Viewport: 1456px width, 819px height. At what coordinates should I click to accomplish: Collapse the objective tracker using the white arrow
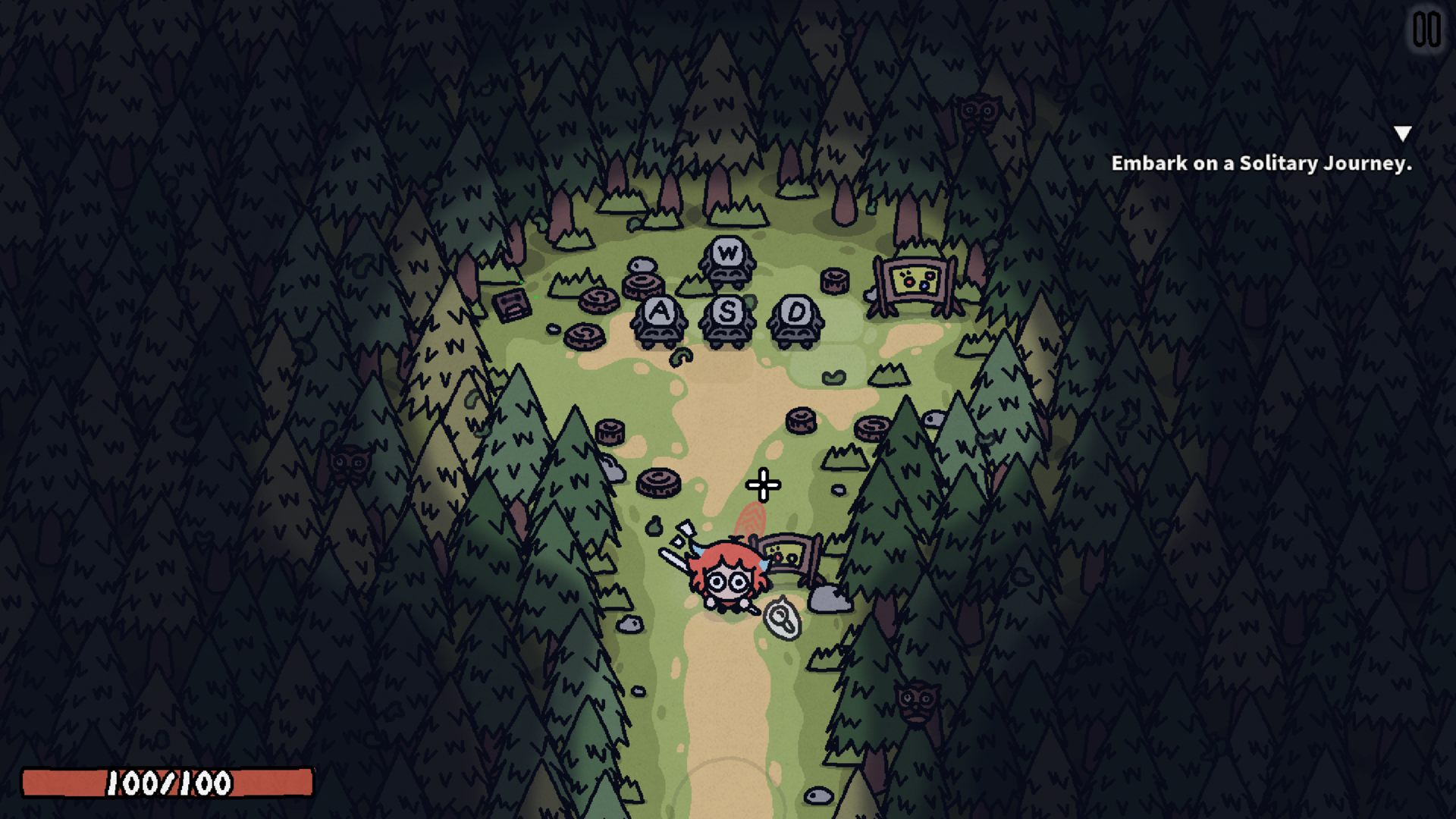click(x=1402, y=134)
